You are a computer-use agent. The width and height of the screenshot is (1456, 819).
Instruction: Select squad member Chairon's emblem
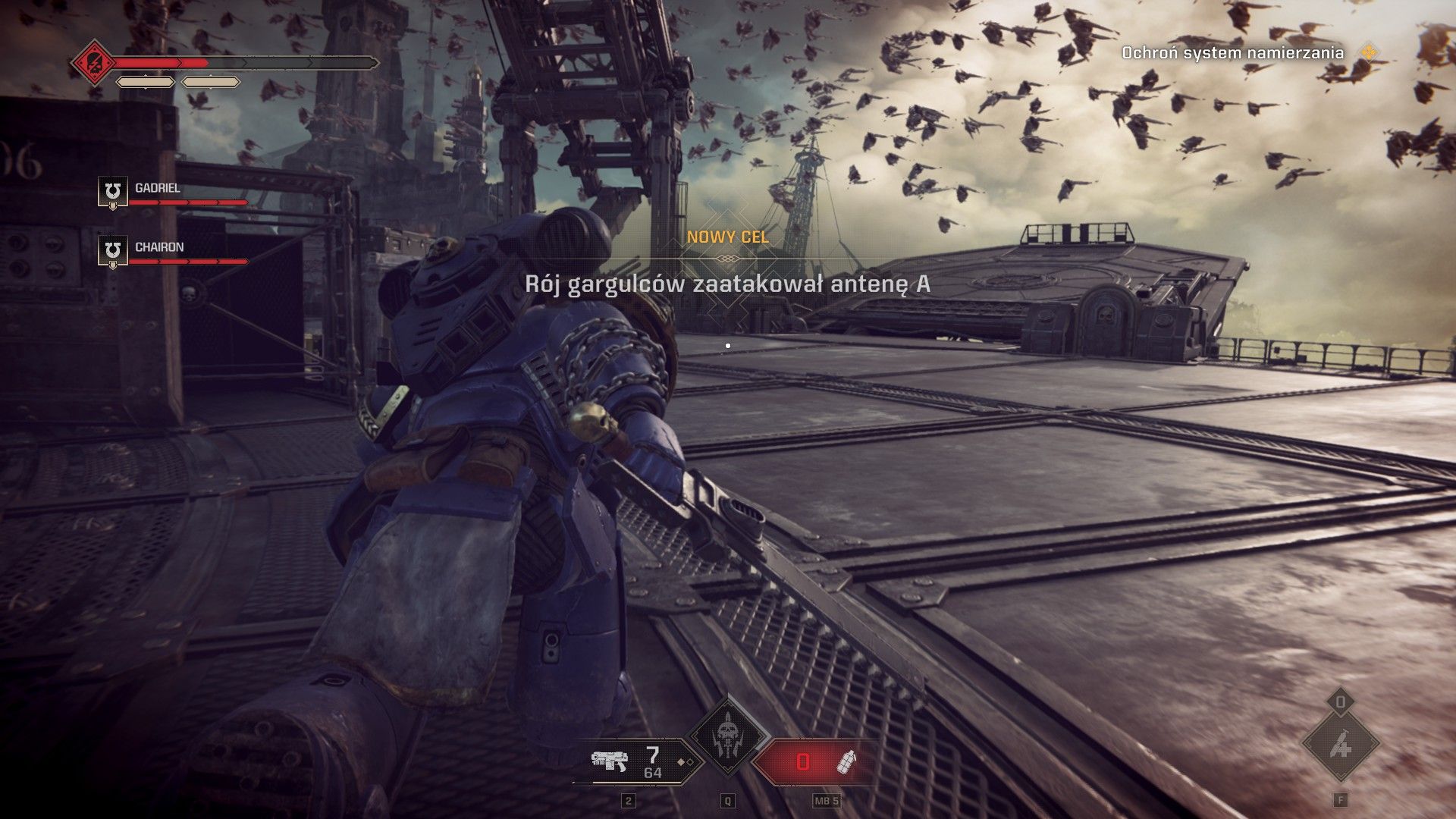pyautogui.click(x=113, y=250)
